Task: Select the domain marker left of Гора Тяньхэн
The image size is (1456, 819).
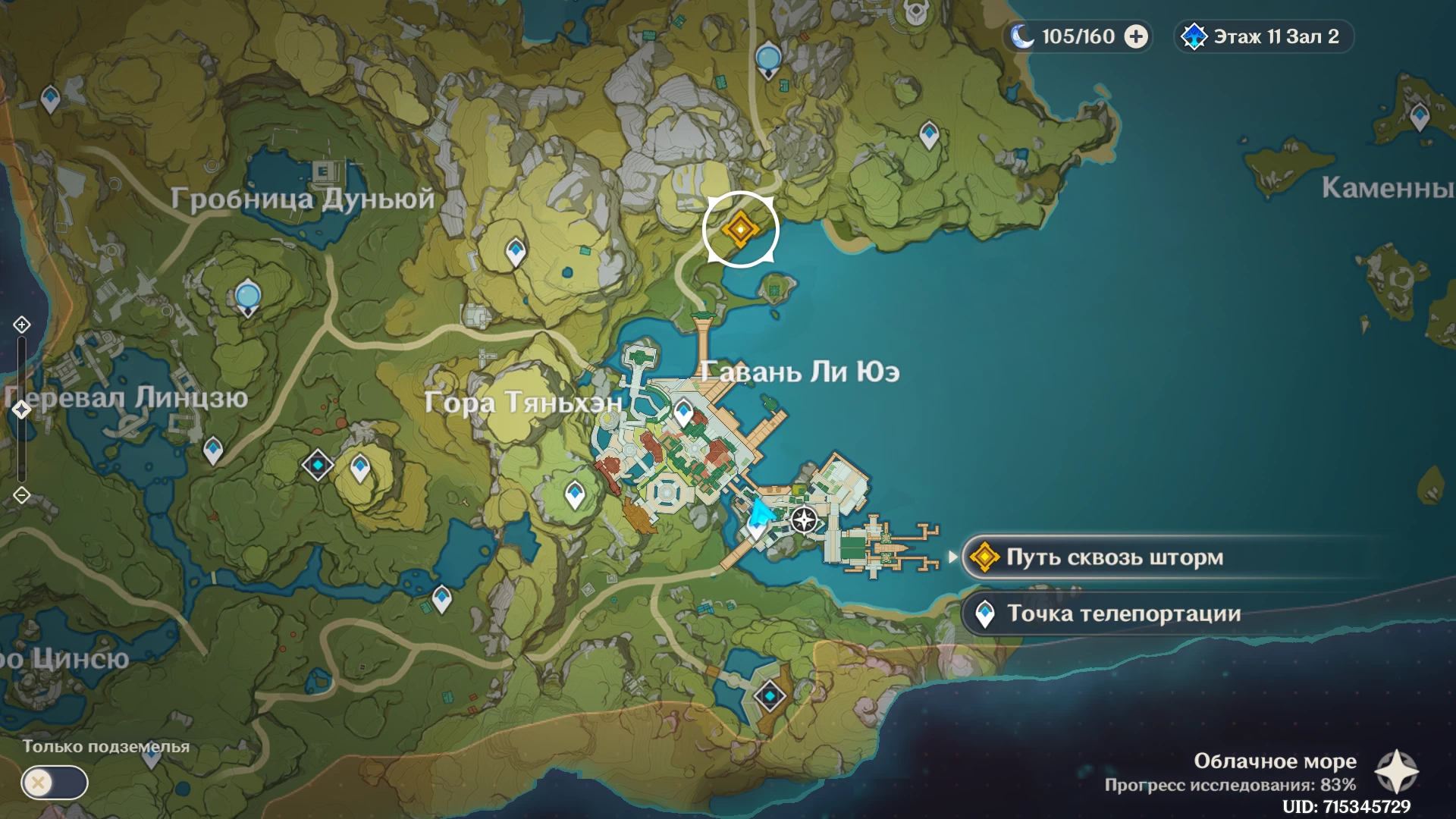Action: click(318, 464)
